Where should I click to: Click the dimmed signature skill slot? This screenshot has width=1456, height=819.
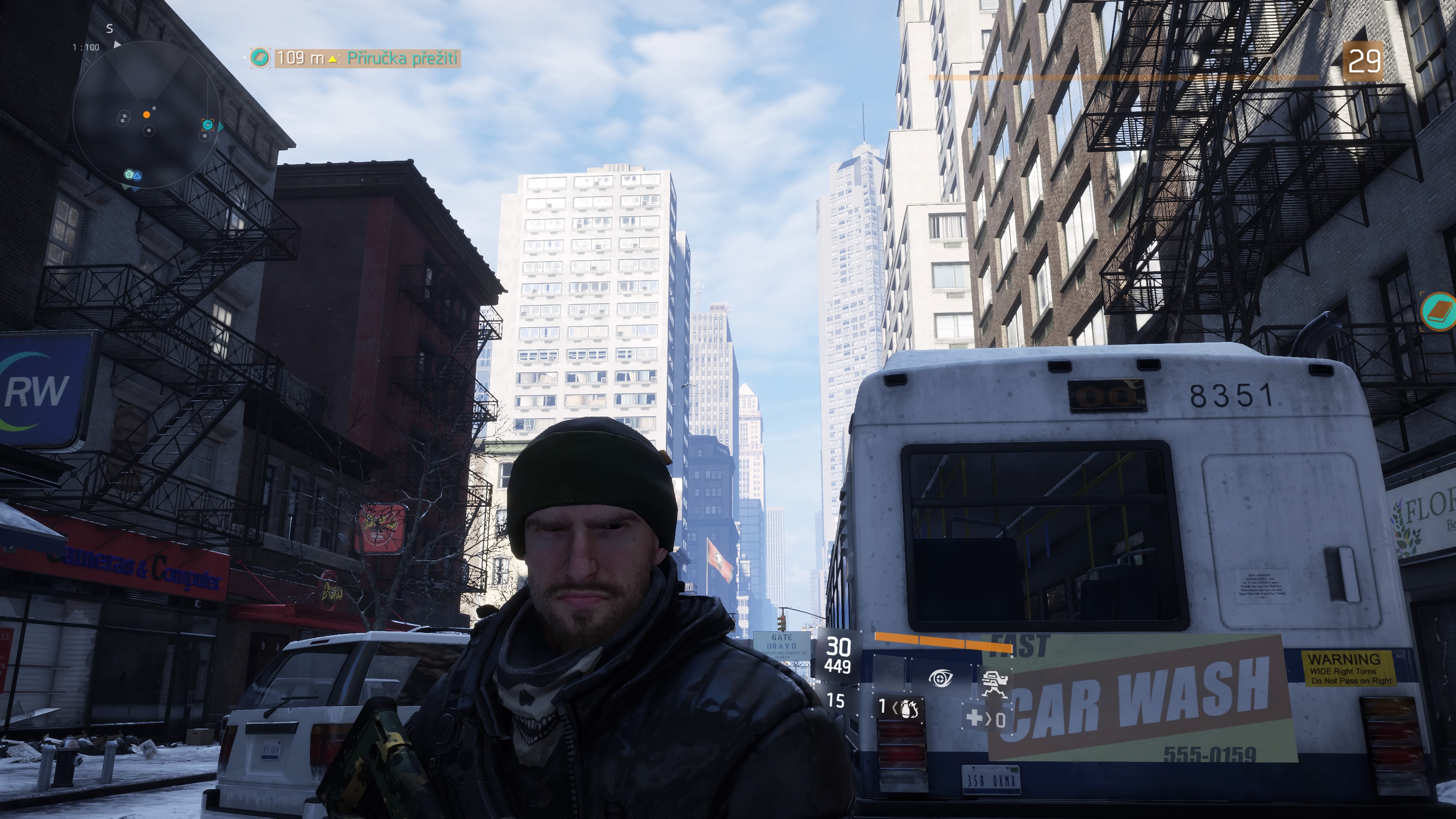click(x=890, y=673)
